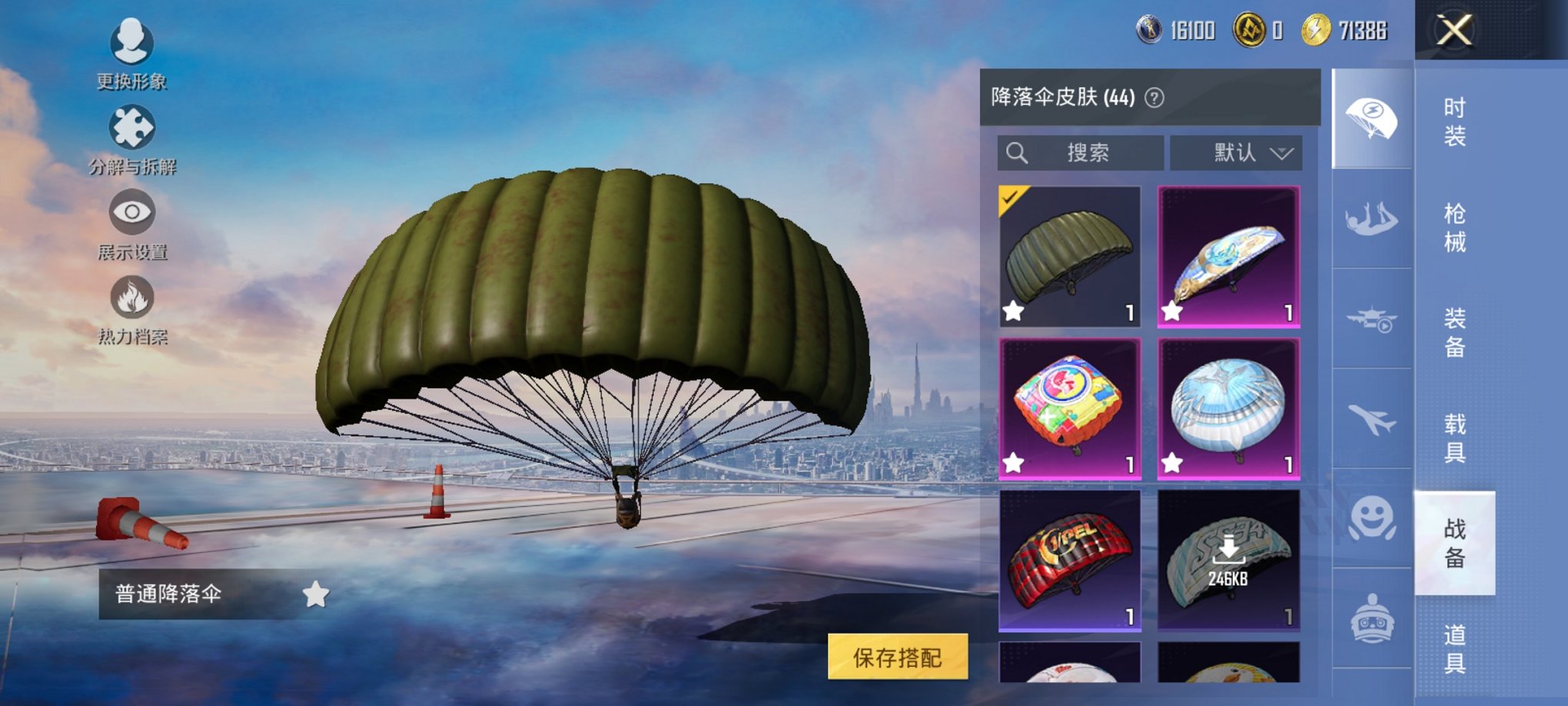Expand the 降落伞皮肤 help tooltip
1568x706 pixels.
tap(1154, 98)
